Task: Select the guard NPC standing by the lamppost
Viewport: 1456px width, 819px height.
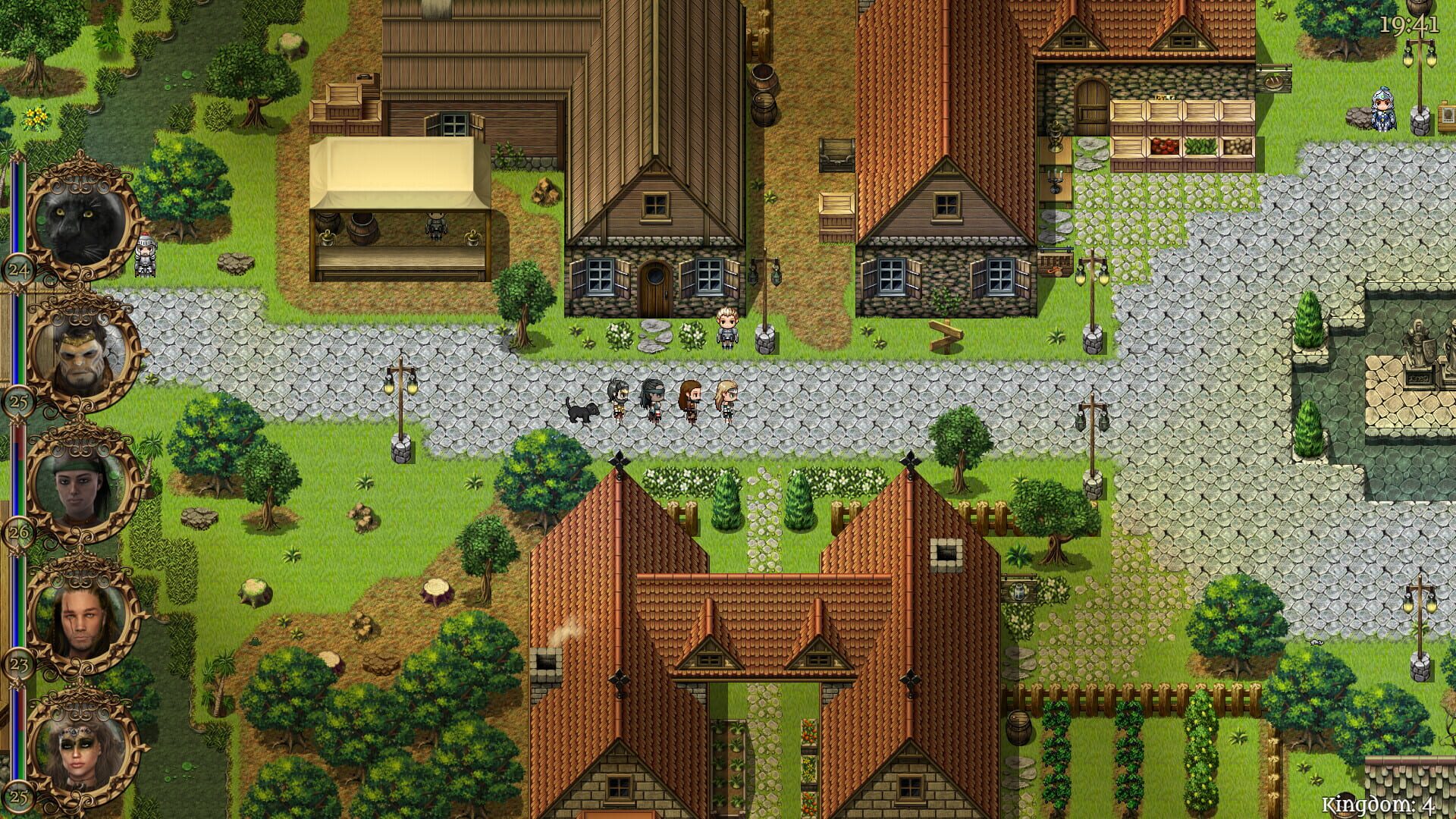Action: 726,328
